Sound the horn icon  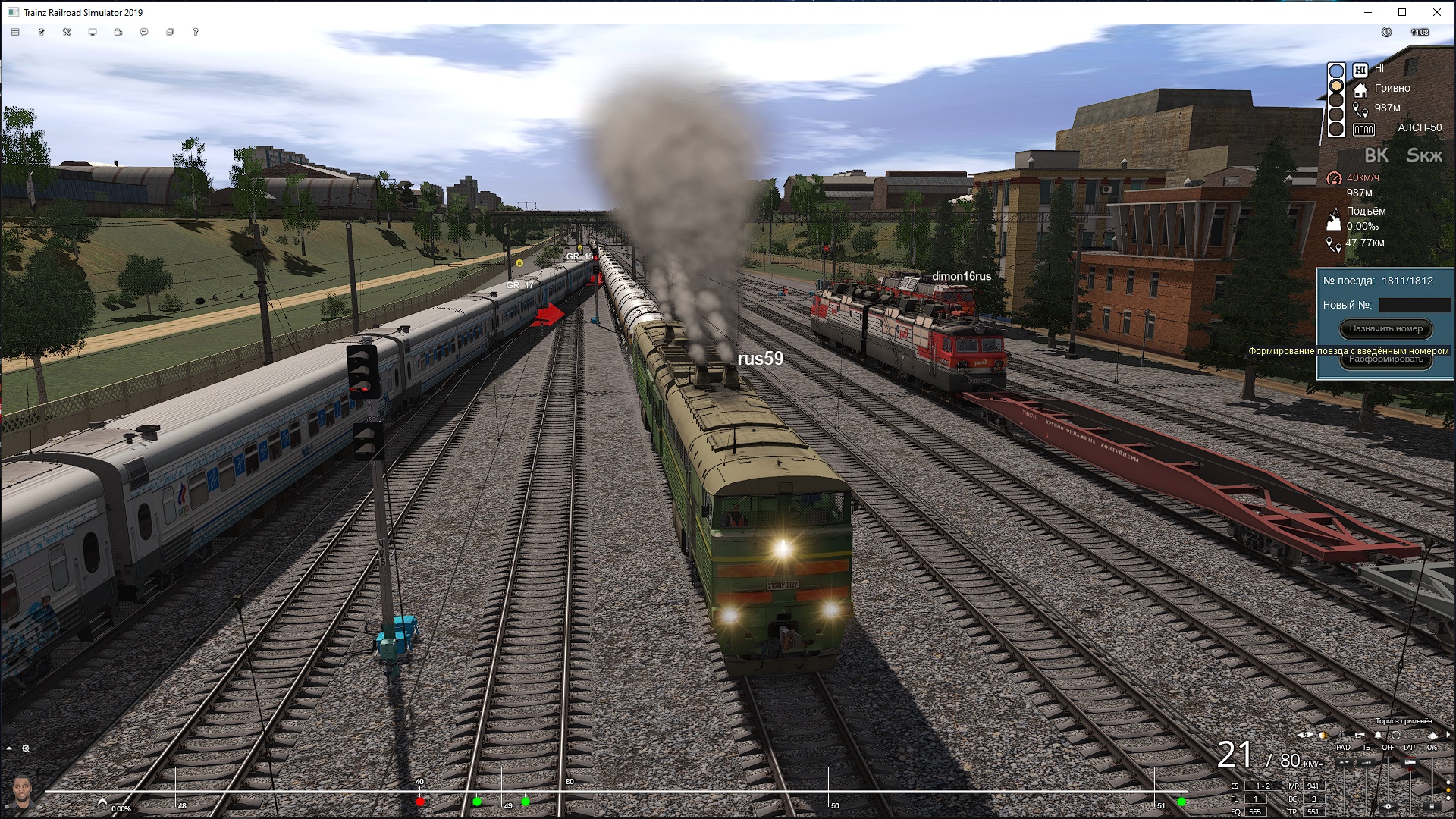click(1359, 735)
